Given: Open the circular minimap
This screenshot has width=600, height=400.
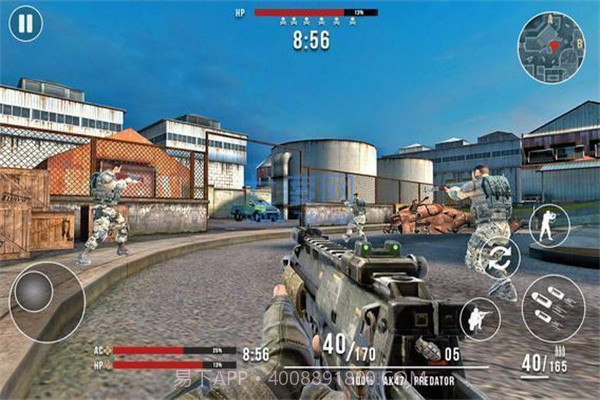Looking at the screenshot, I should point(551,47).
